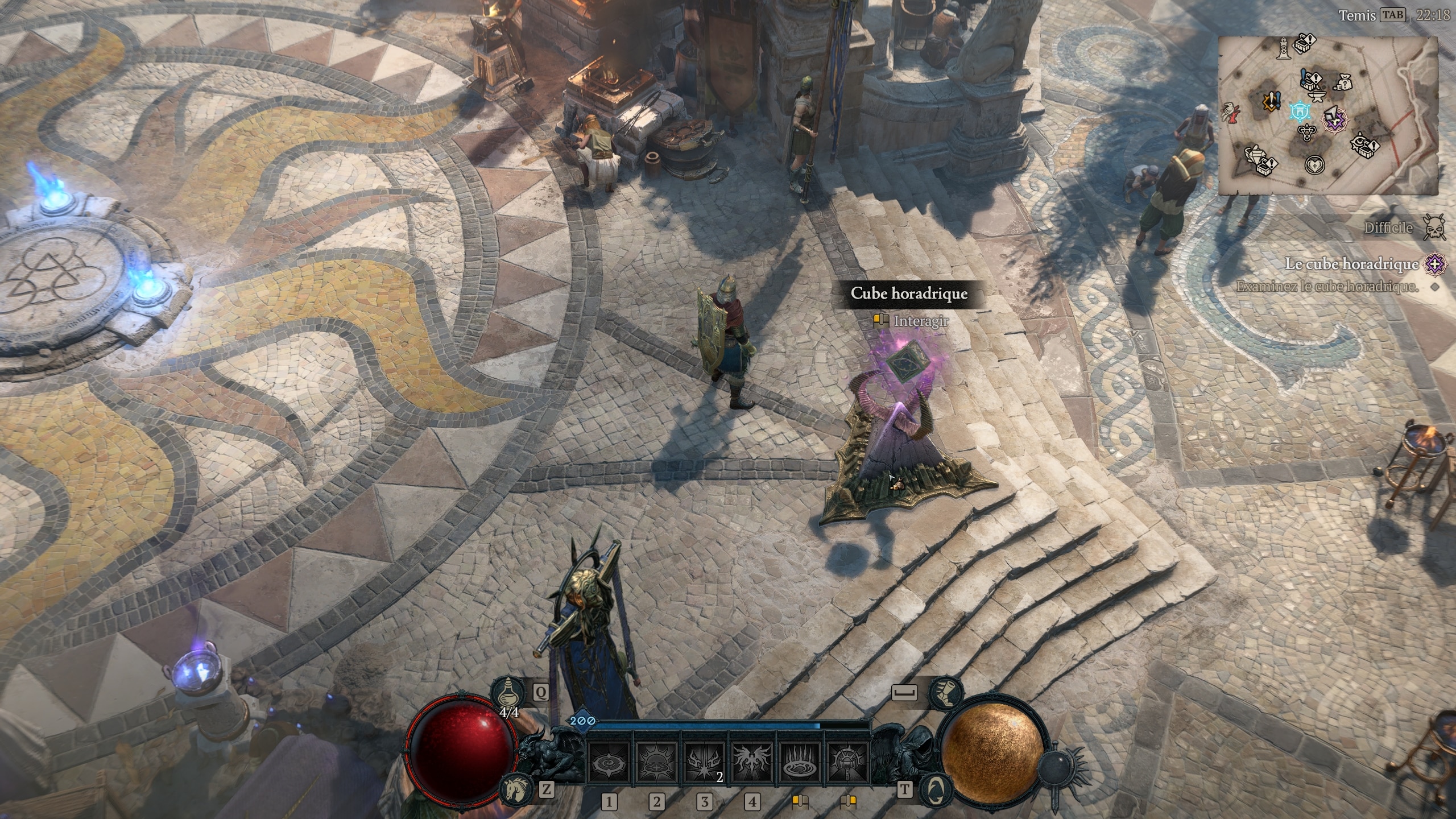The image size is (1456, 819).
Task: Select the occultist eye icon on the minimap
Action: pyautogui.click(x=1360, y=142)
